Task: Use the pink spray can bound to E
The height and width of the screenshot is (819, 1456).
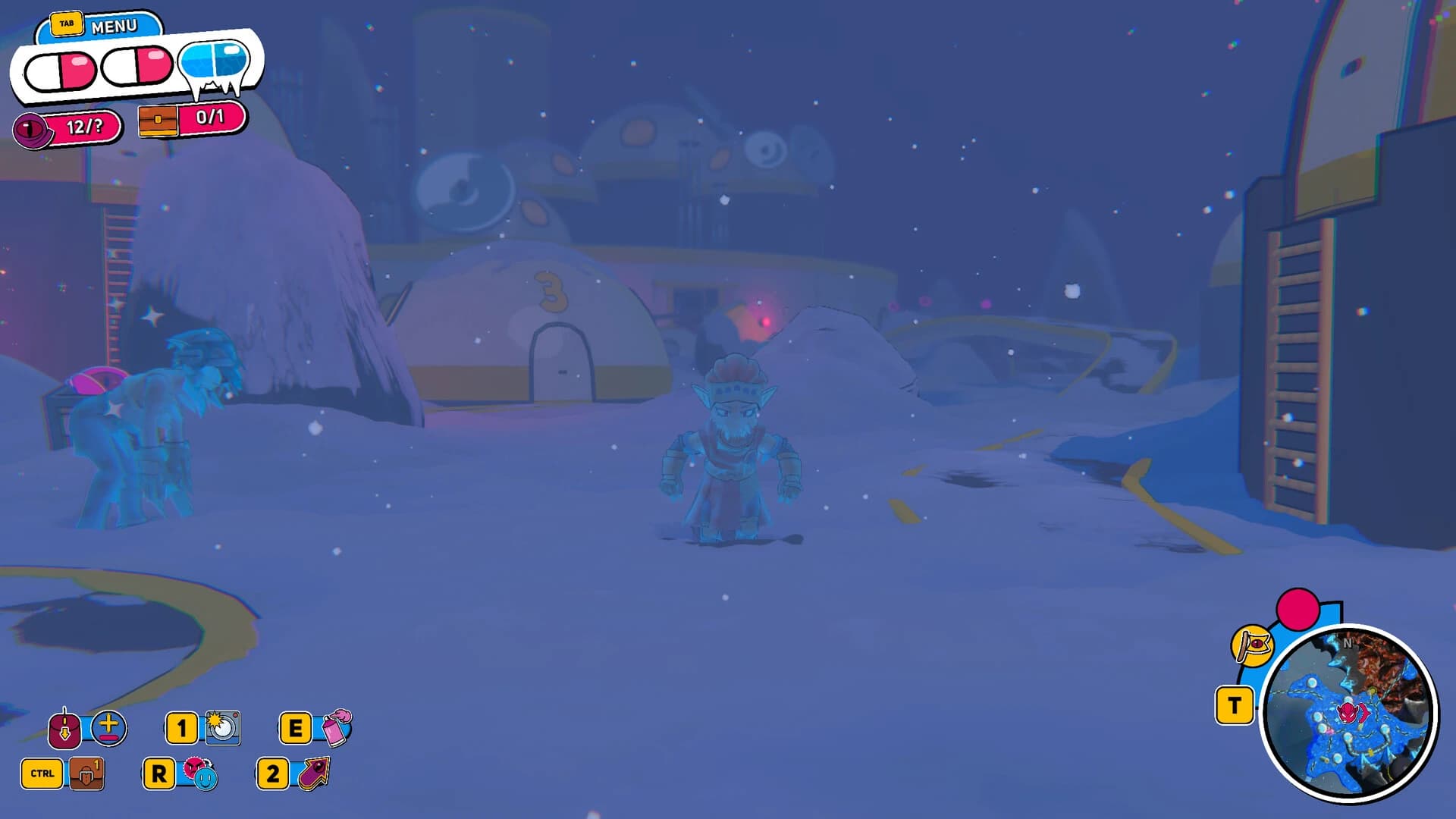Action: pos(334,729)
